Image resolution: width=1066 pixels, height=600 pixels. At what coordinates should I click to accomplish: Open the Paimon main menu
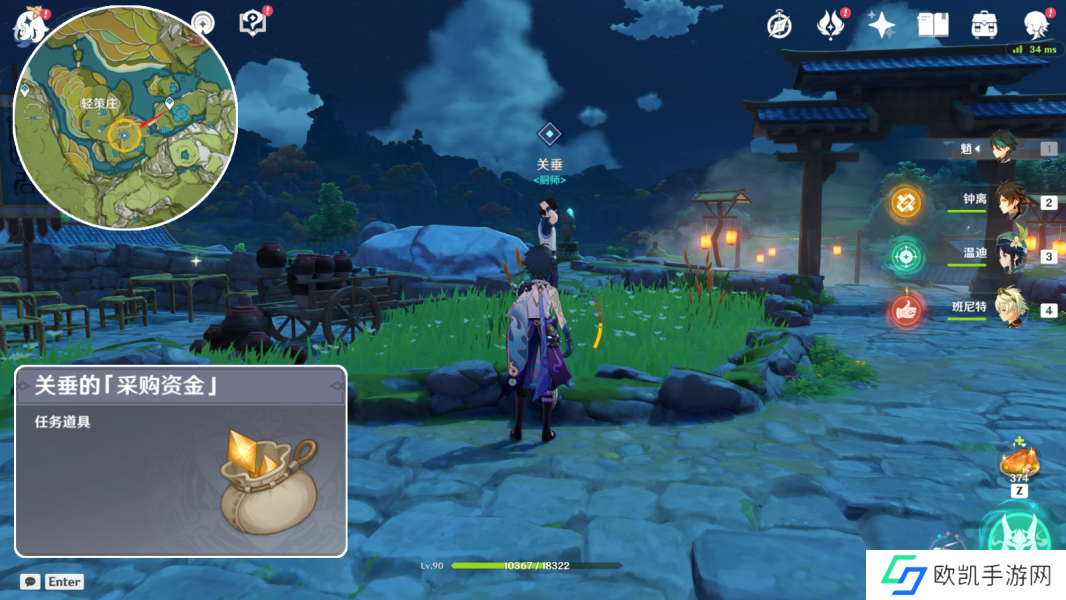[x=31, y=25]
